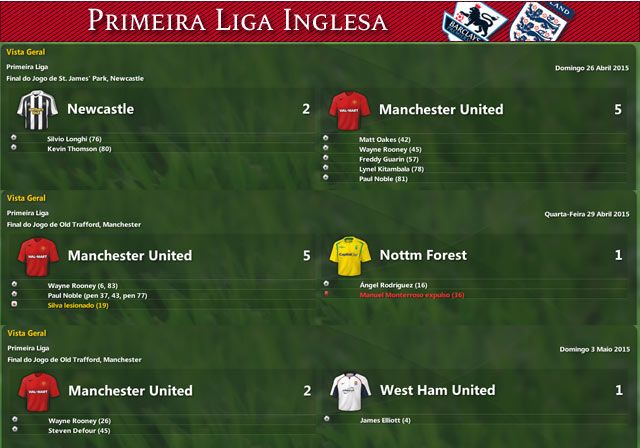
Task: Open goalscorer Silvio Longhi (76)
Action: [x=74, y=139]
